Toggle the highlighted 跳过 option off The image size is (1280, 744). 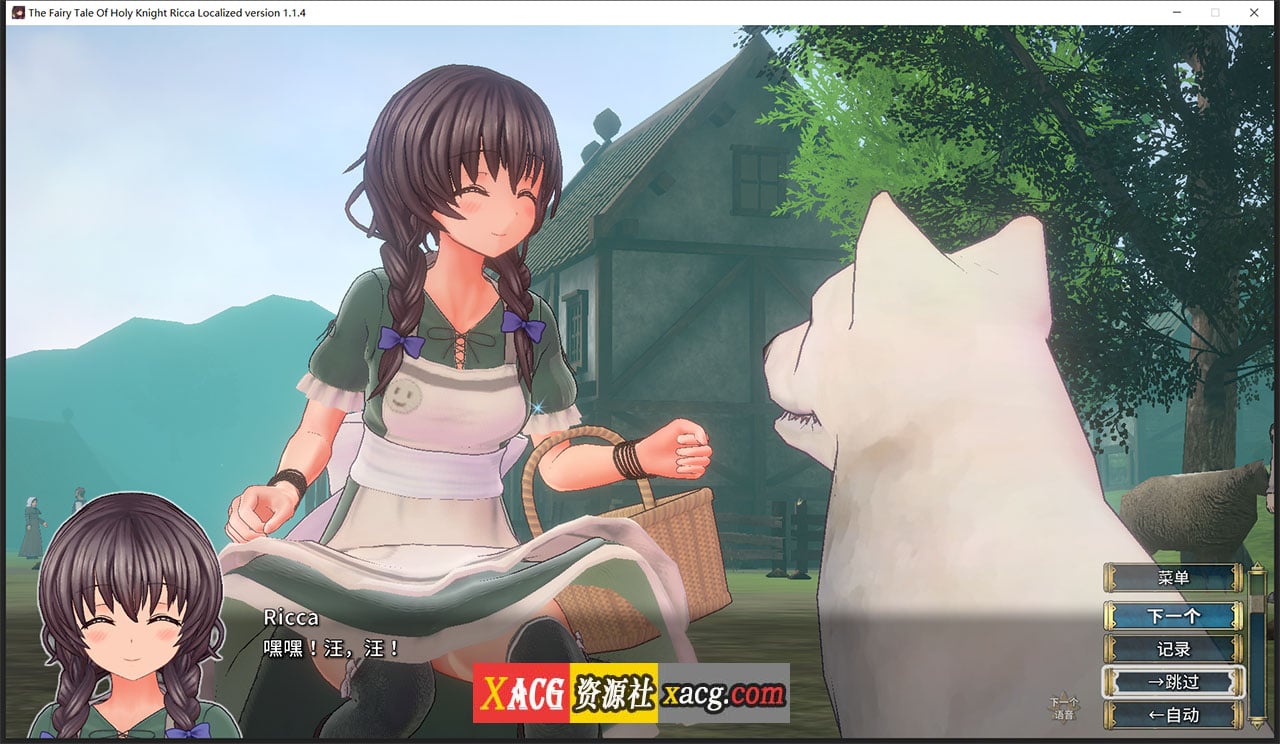[1176, 681]
